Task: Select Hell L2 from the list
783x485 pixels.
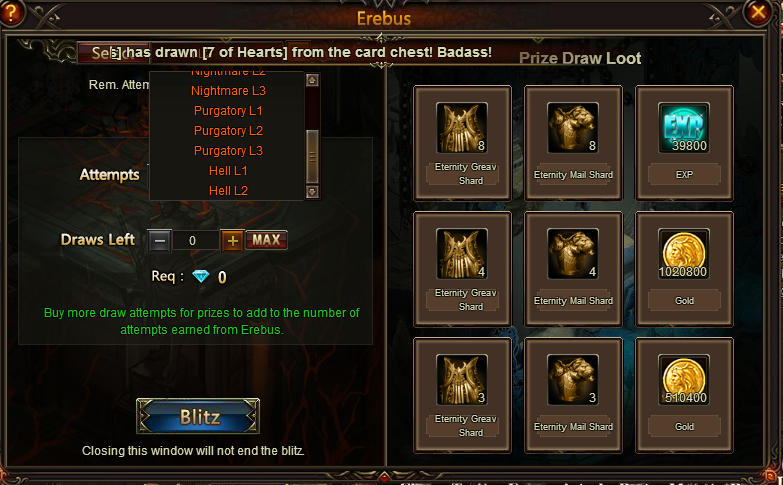Action: tap(228, 190)
